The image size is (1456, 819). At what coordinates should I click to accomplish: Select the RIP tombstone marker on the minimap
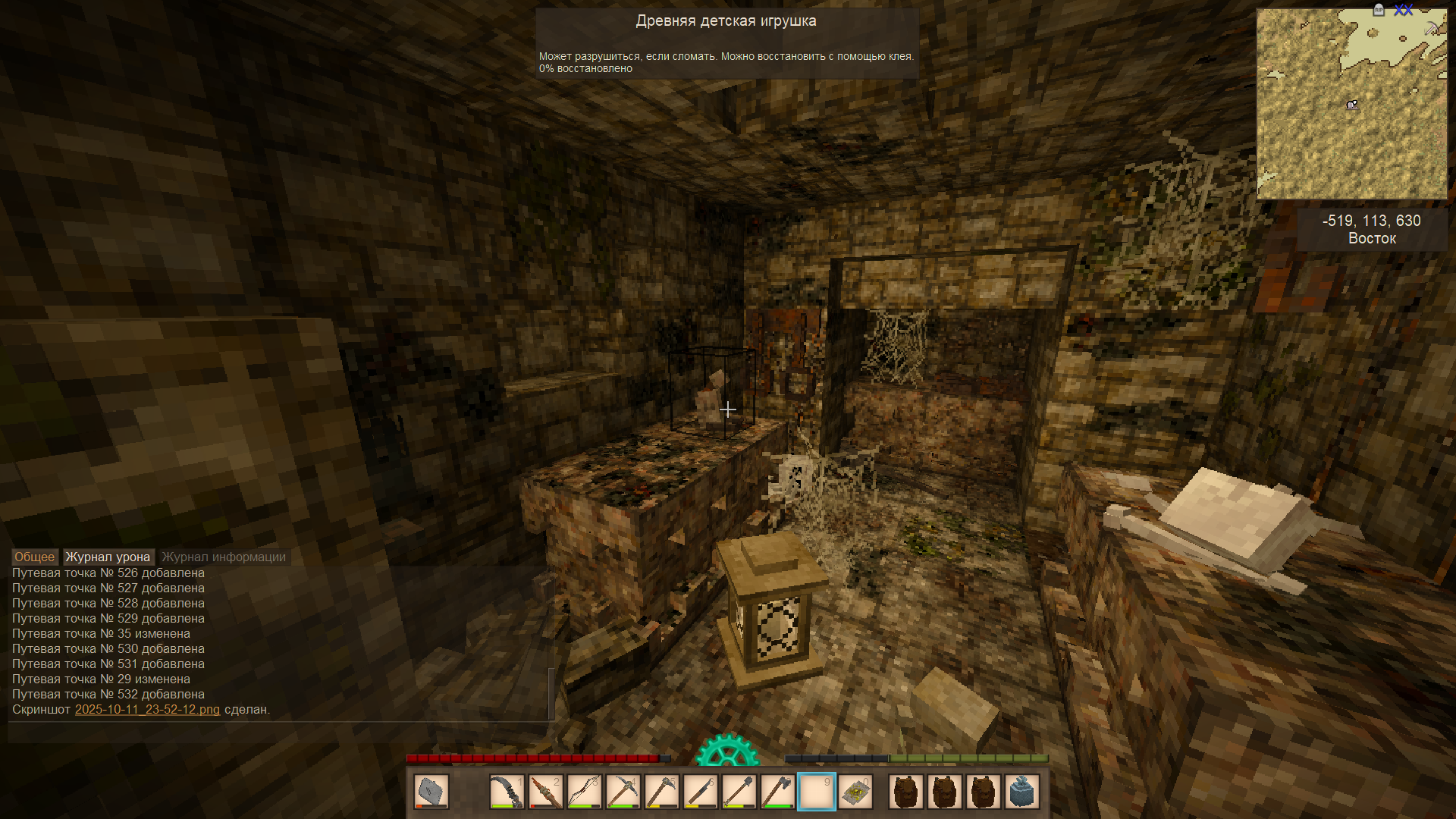[x=1379, y=10]
